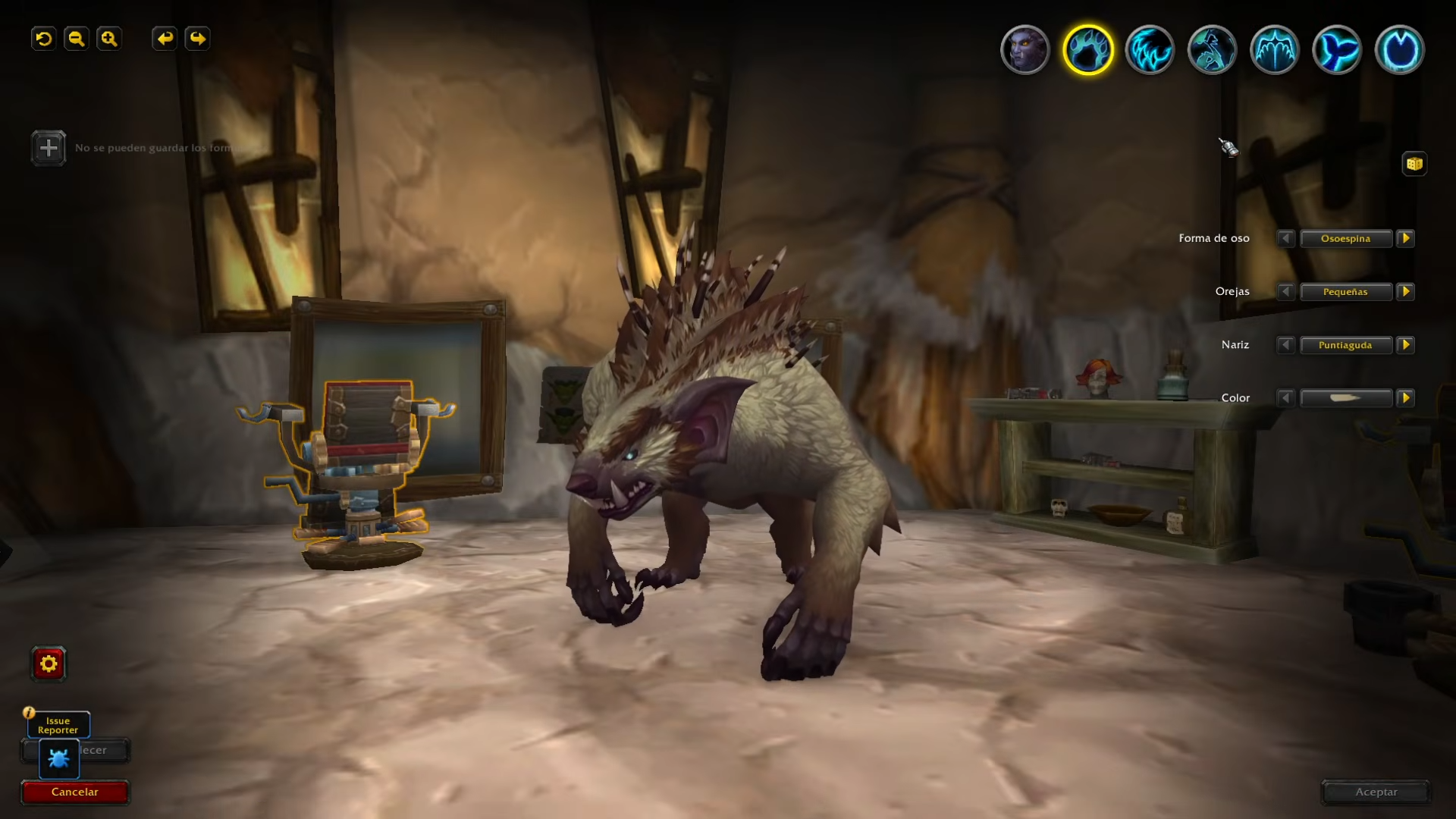The height and width of the screenshot is (819, 1456).
Task: Open the Color swatch dropdown
Action: tap(1346, 398)
